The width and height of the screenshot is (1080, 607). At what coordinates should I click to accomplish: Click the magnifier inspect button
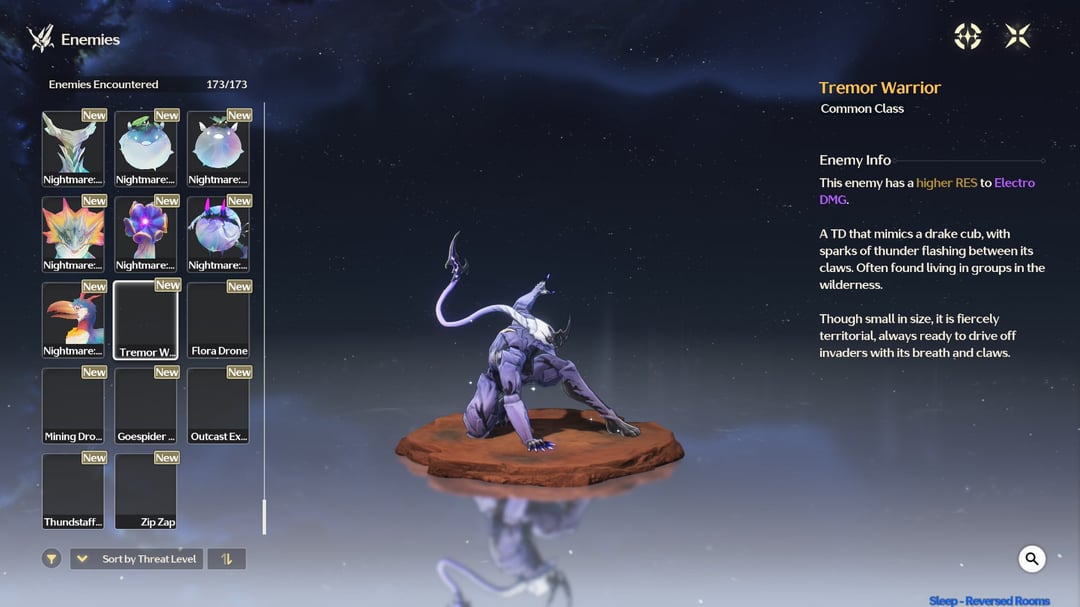[x=1032, y=559]
